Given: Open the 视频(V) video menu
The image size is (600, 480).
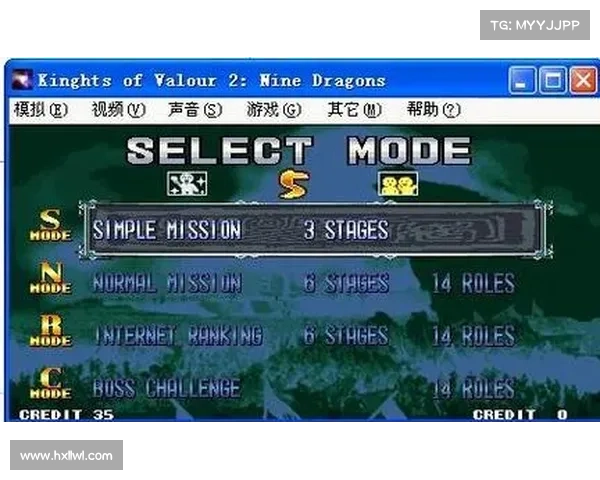Looking at the screenshot, I should point(118,110).
